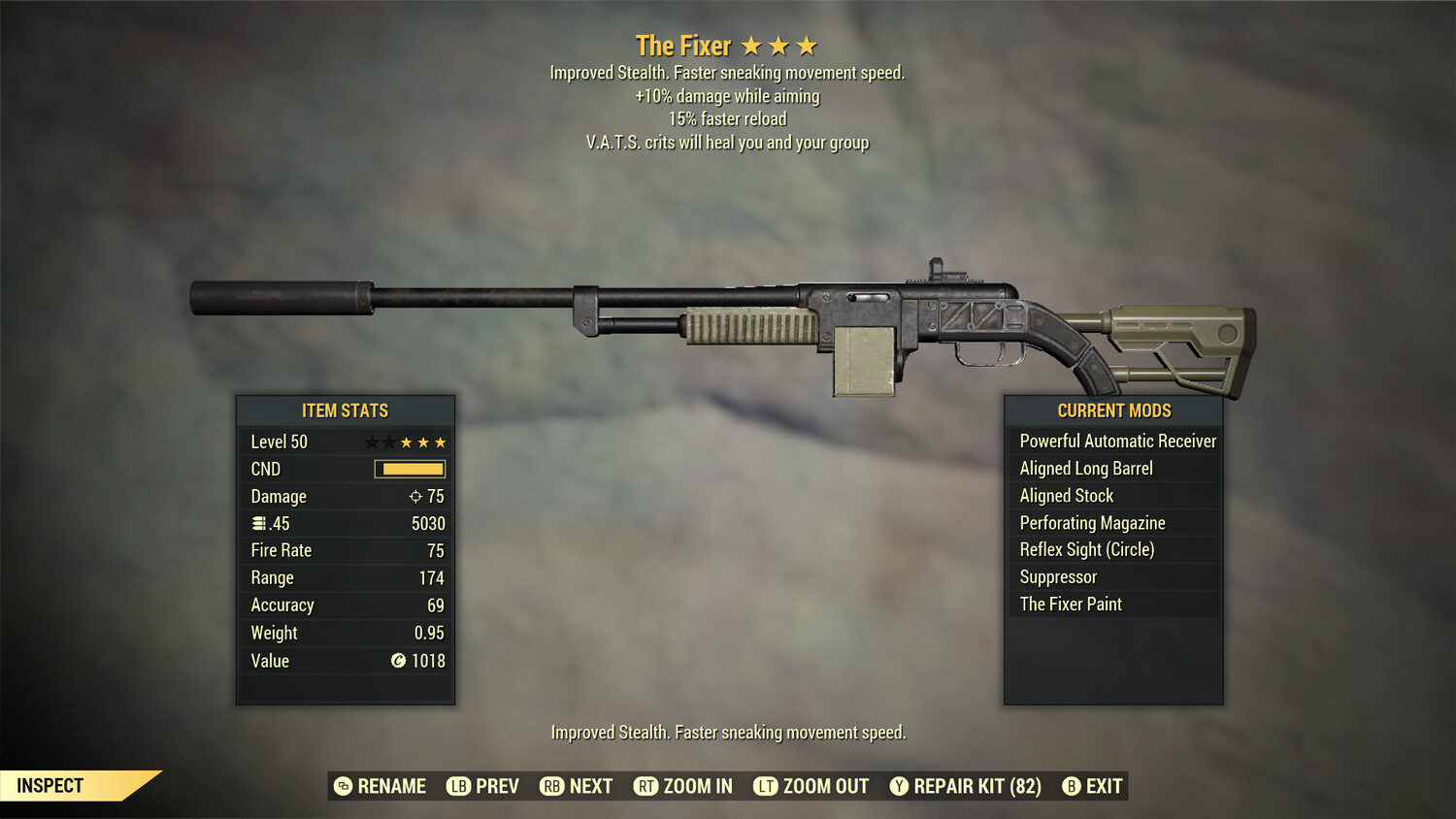Click the Repair Kit (82) button
Image resolution: width=1456 pixels, height=819 pixels.
(965, 786)
